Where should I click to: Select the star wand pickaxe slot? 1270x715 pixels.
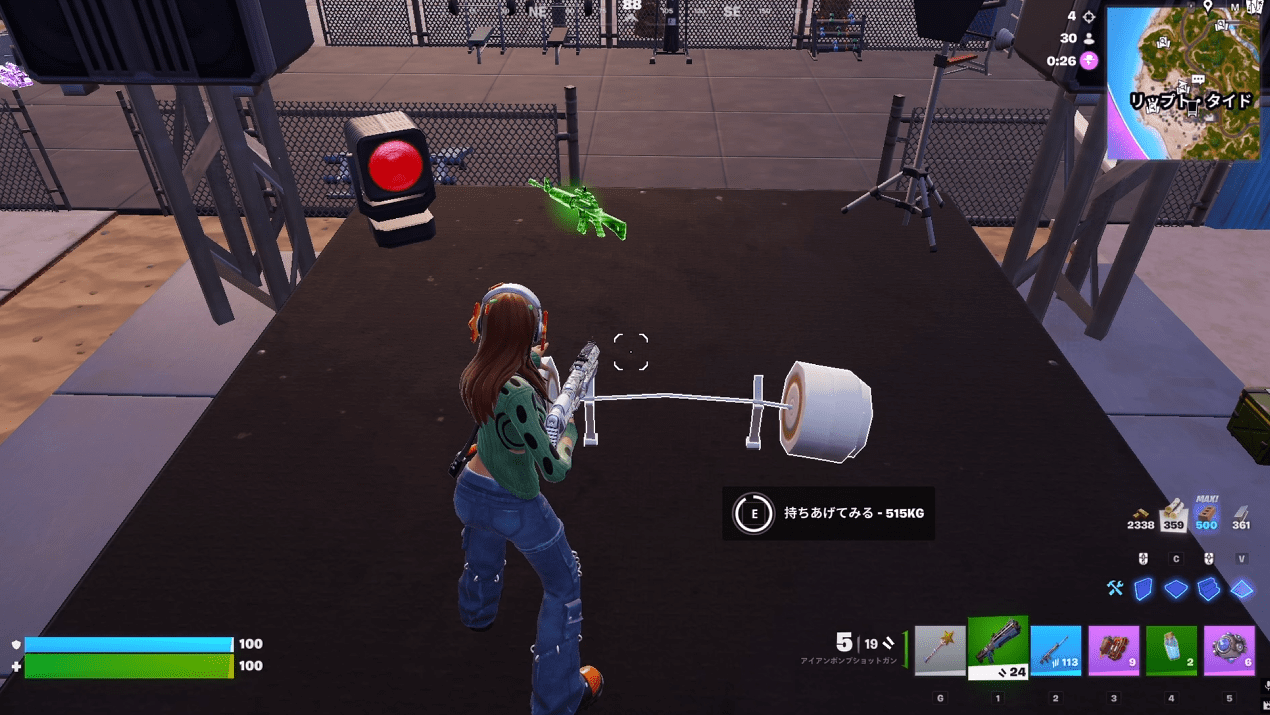pyautogui.click(x=940, y=651)
